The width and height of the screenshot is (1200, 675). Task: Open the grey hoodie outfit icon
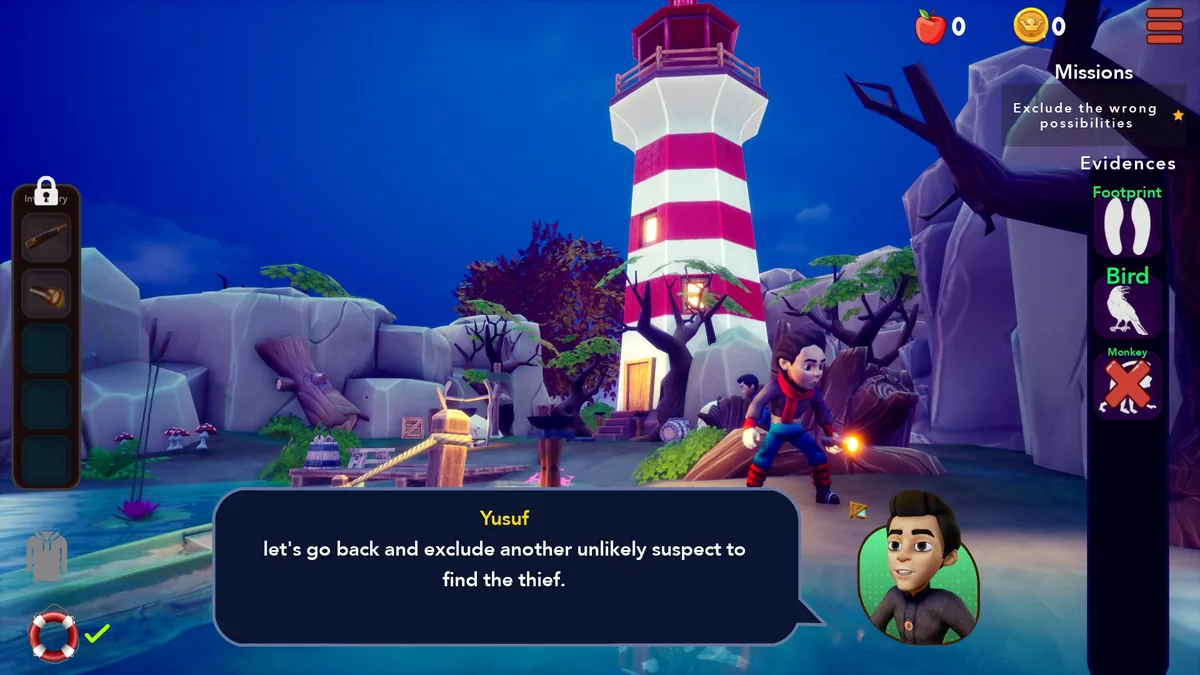pyautogui.click(x=46, y=556)
